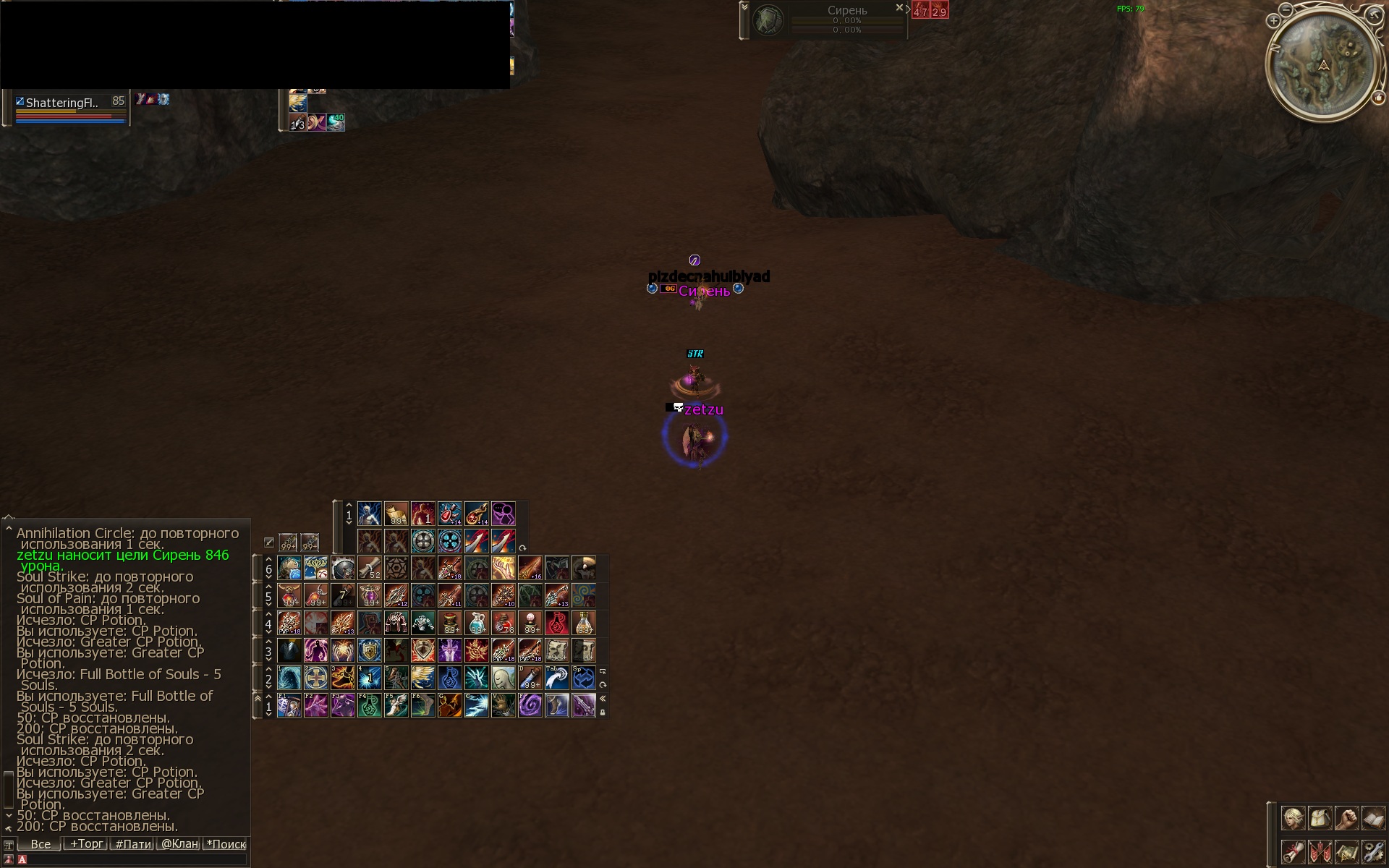The width and height of the screenshot is (1389, 868).
Task: Open the inventory bag icon
Action: [x=1320, y=819]
